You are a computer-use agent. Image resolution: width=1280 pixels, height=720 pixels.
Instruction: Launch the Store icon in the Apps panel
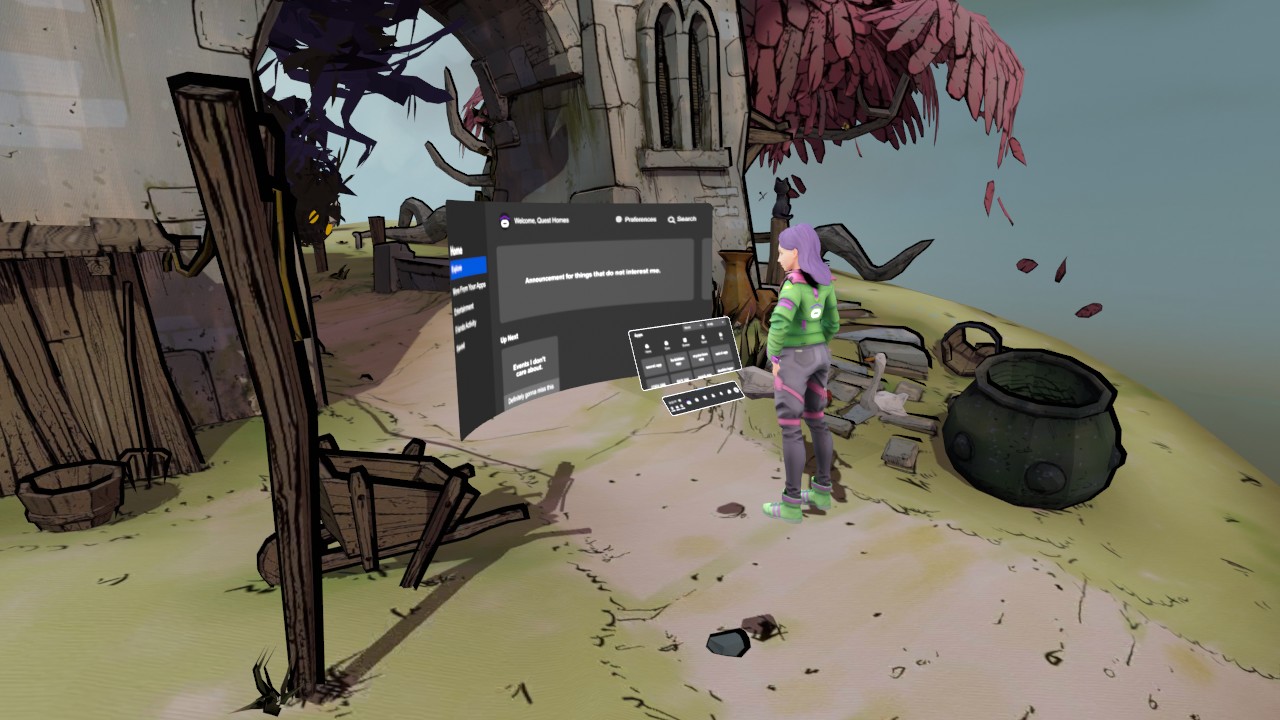pos(666,343)
